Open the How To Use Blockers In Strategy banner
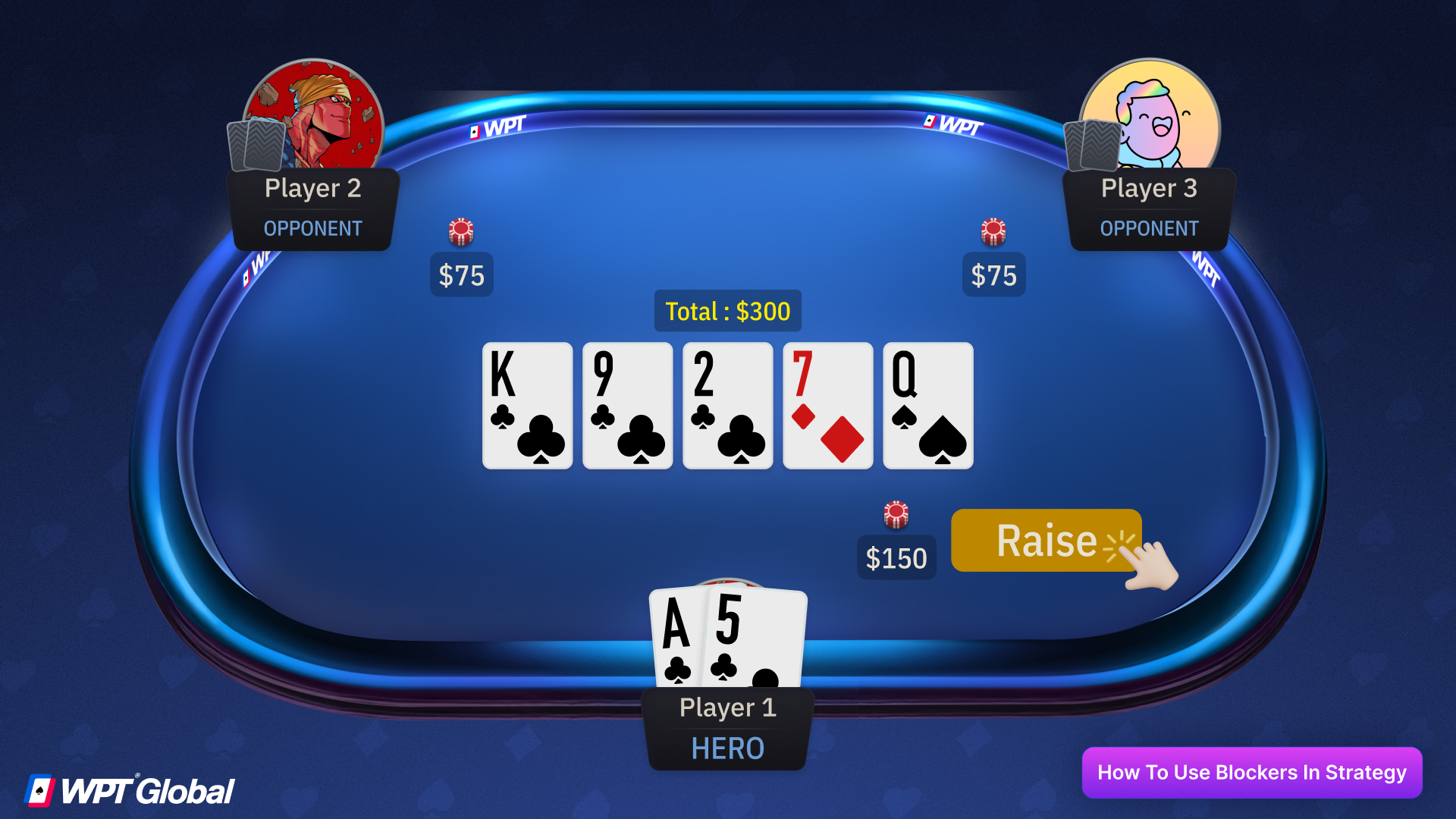The width and height of the screenshot is (1456, 819). [1251, 773]
